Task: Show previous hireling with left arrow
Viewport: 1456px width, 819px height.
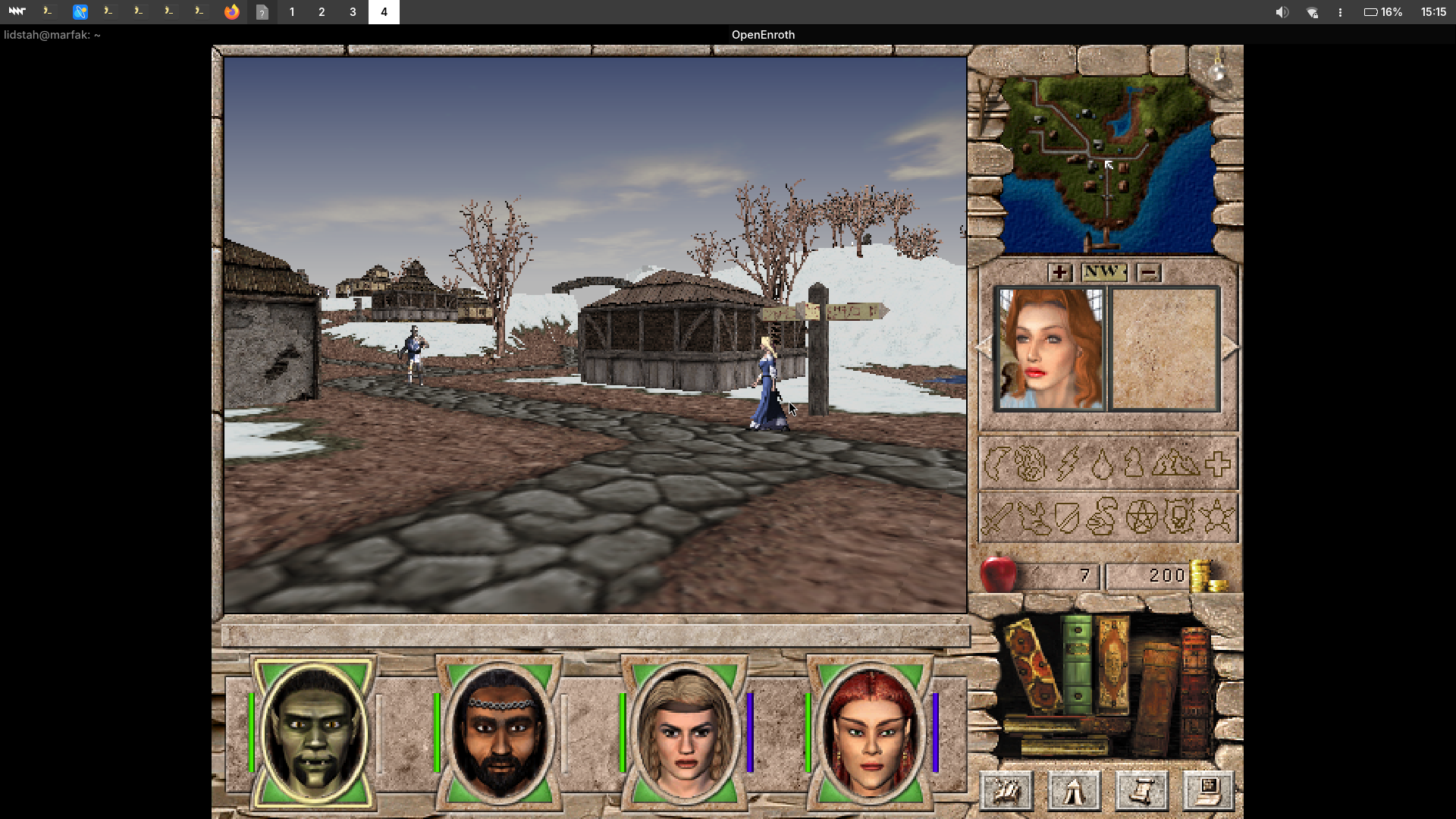Action: [984, 347]
